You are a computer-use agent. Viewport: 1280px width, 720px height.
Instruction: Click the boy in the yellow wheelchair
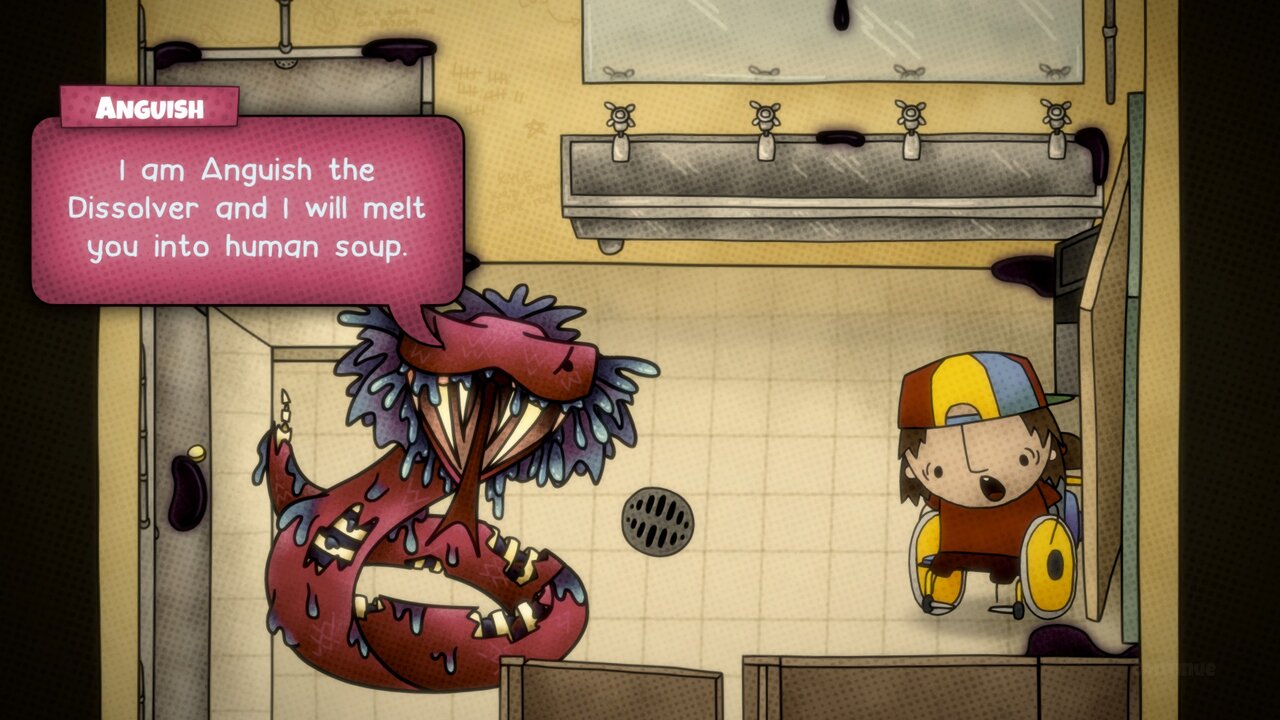pyautogui.click(x=975, y=470)
